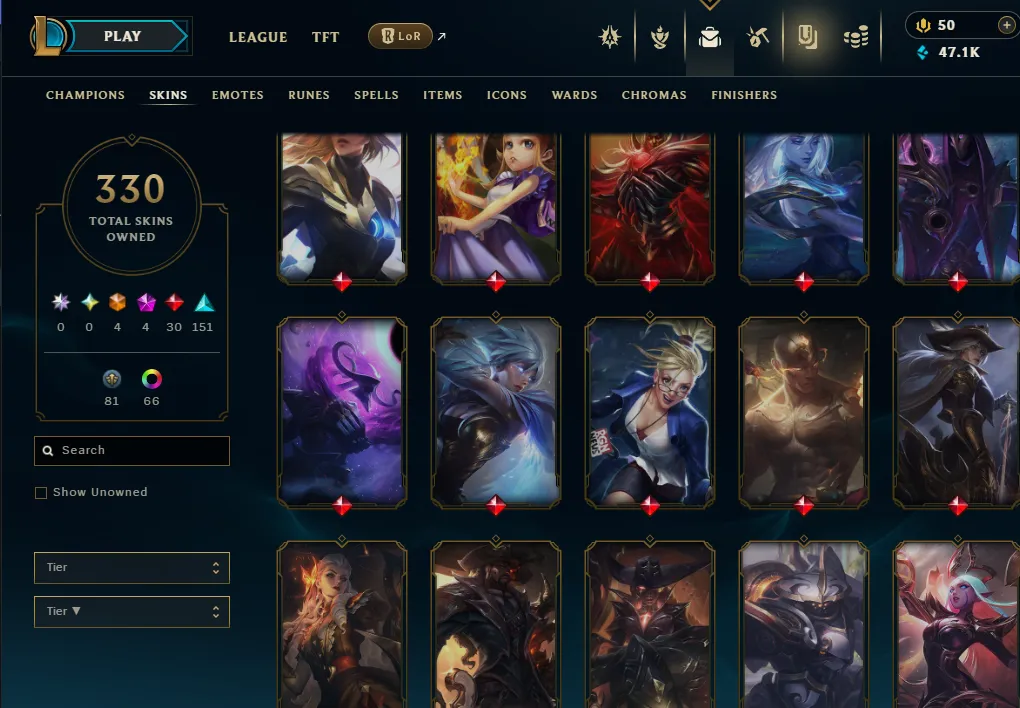The height and width of the screenshot is (708, 1020).
Task: Open the LEAGUE section
Action: tap(258, 37)
